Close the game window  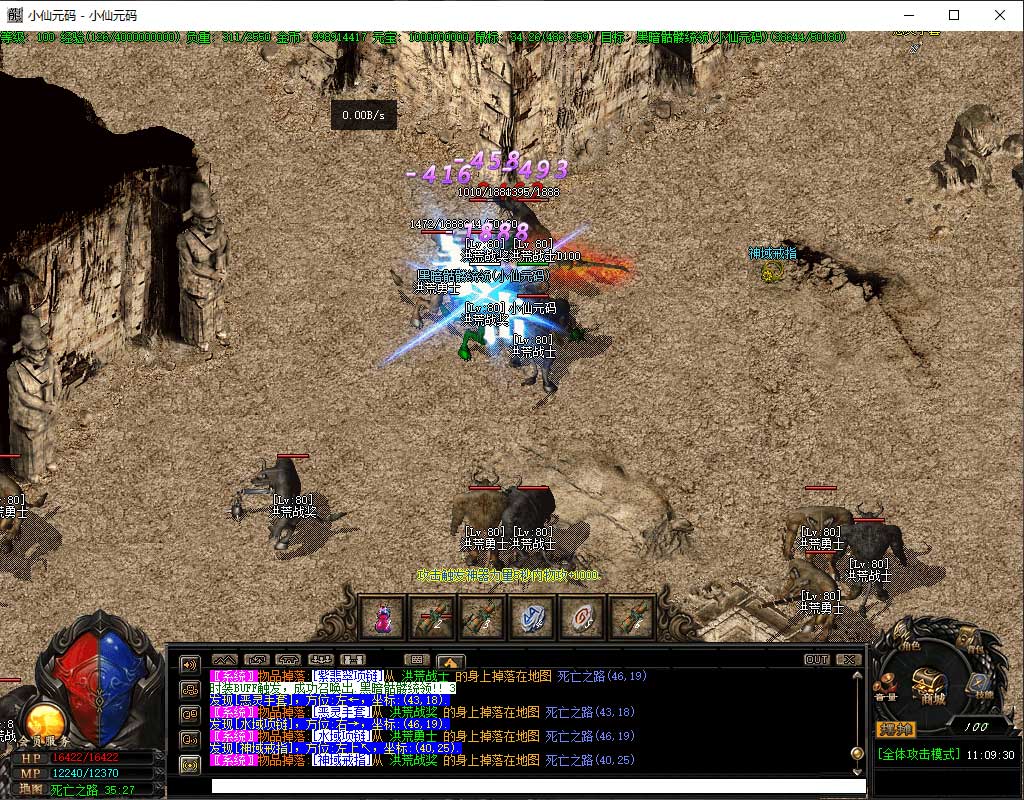point(1000,15)
